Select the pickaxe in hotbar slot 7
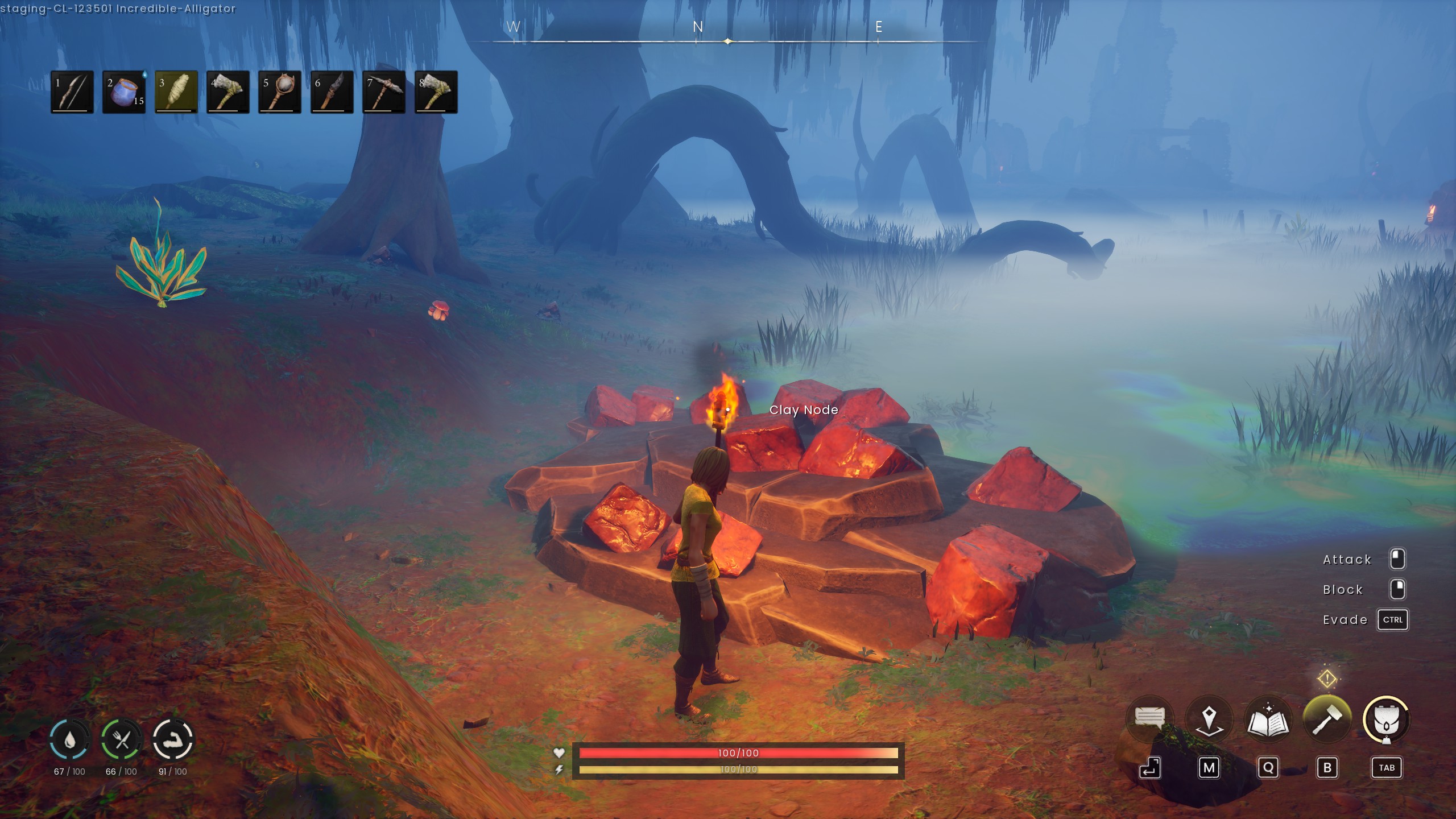1456x819 pixels. [x=384, y=92]
